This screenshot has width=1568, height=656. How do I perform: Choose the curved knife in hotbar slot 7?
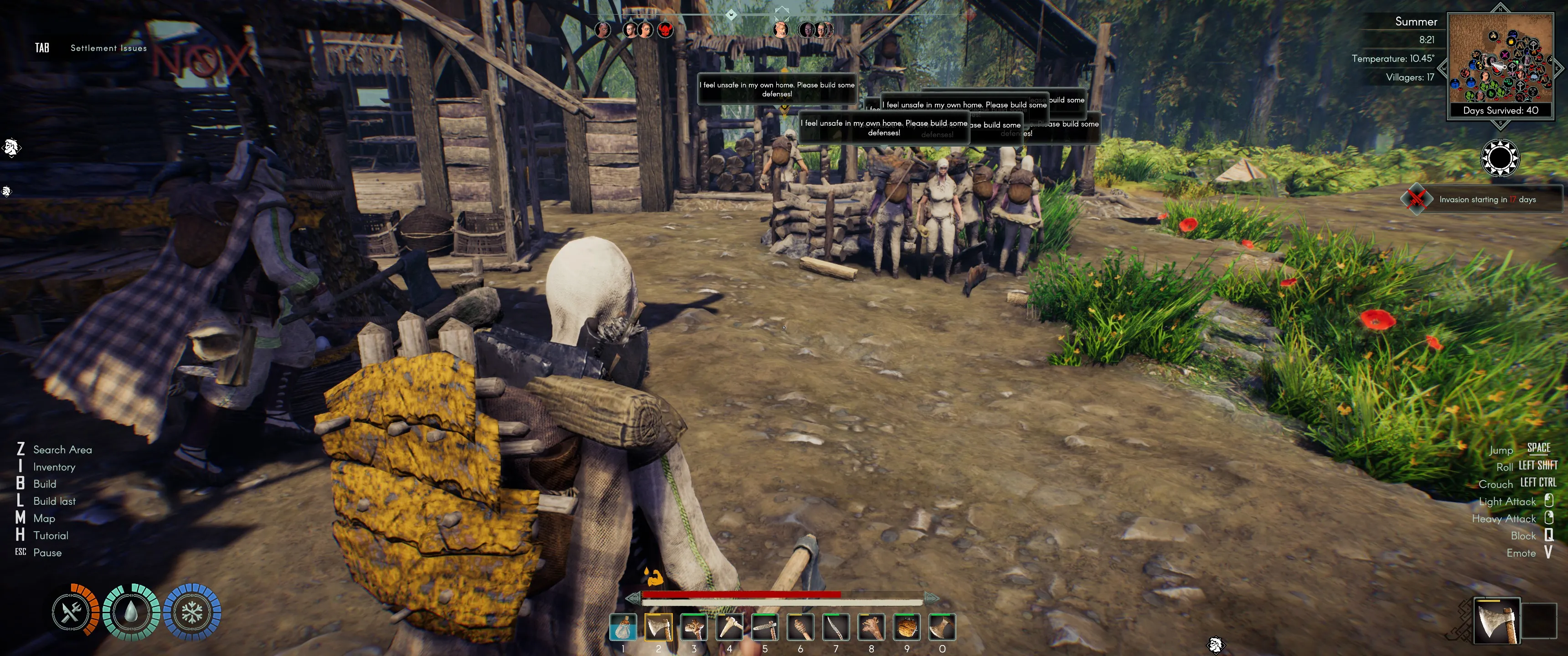[836, 627]
